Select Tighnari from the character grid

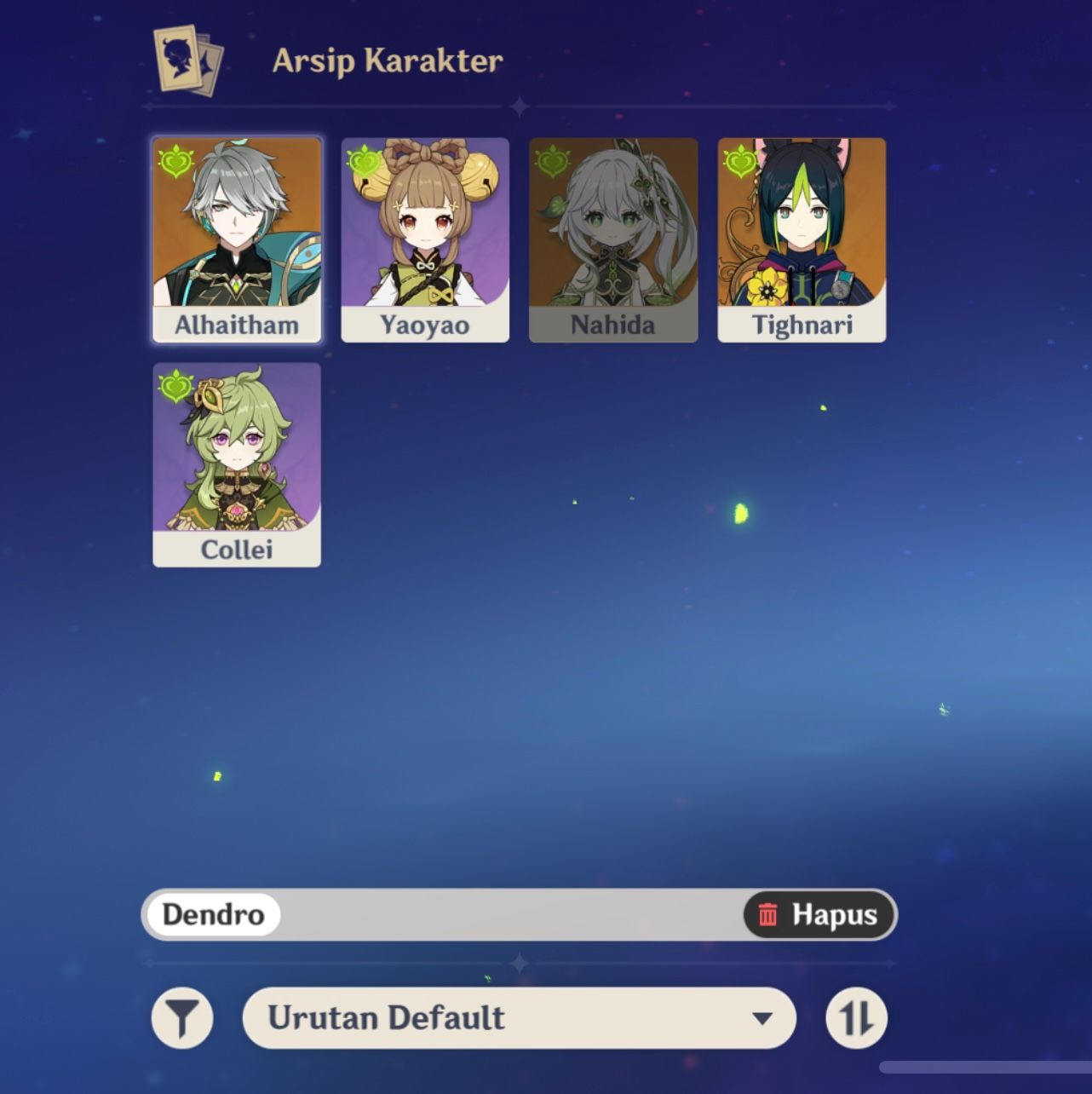pyautogui.click(x=801, y=239)
